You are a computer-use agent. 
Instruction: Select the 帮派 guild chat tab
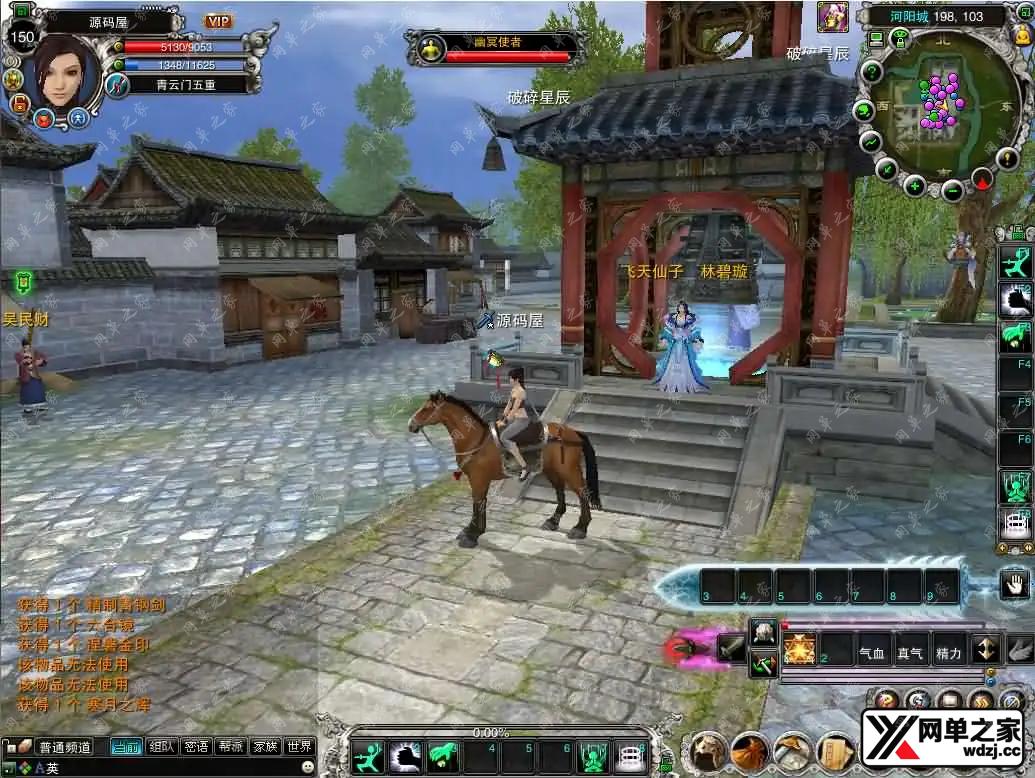pos(231,747)
